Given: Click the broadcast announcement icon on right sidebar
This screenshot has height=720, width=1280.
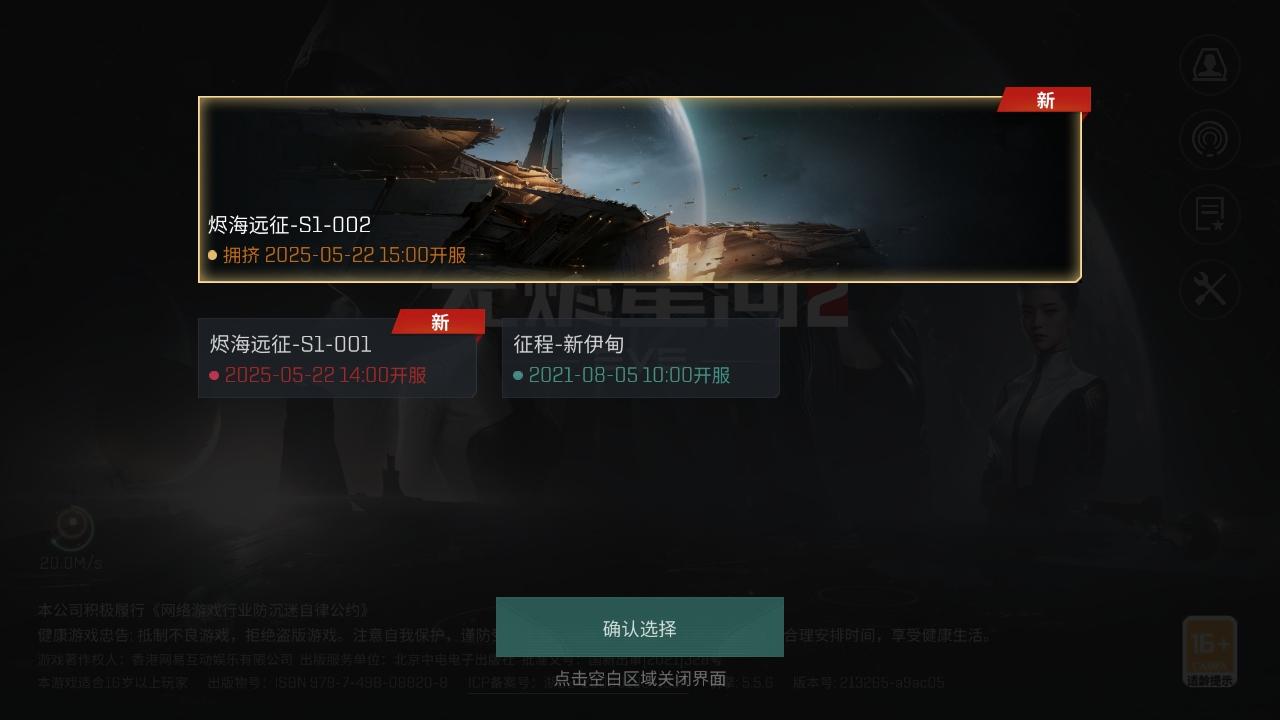Looking at the screenshot, I should click(1209, 140).
